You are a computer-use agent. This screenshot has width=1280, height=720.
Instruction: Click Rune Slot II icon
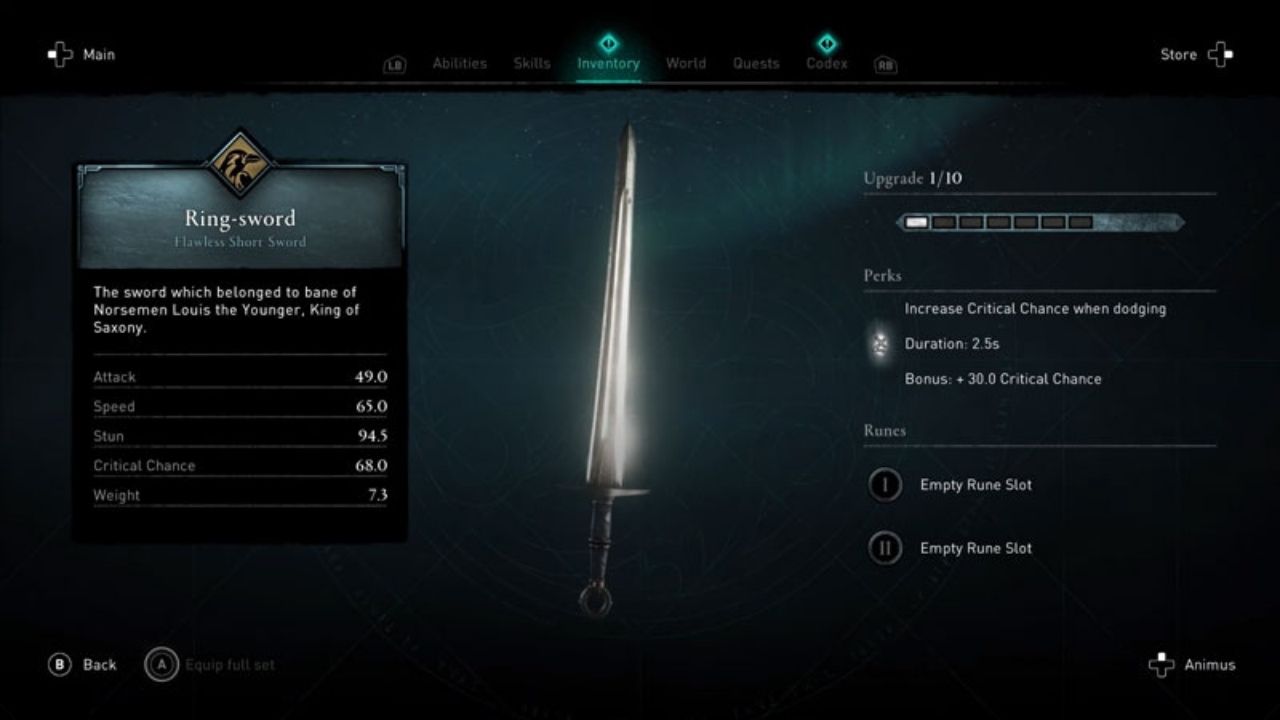coord(884,548)
